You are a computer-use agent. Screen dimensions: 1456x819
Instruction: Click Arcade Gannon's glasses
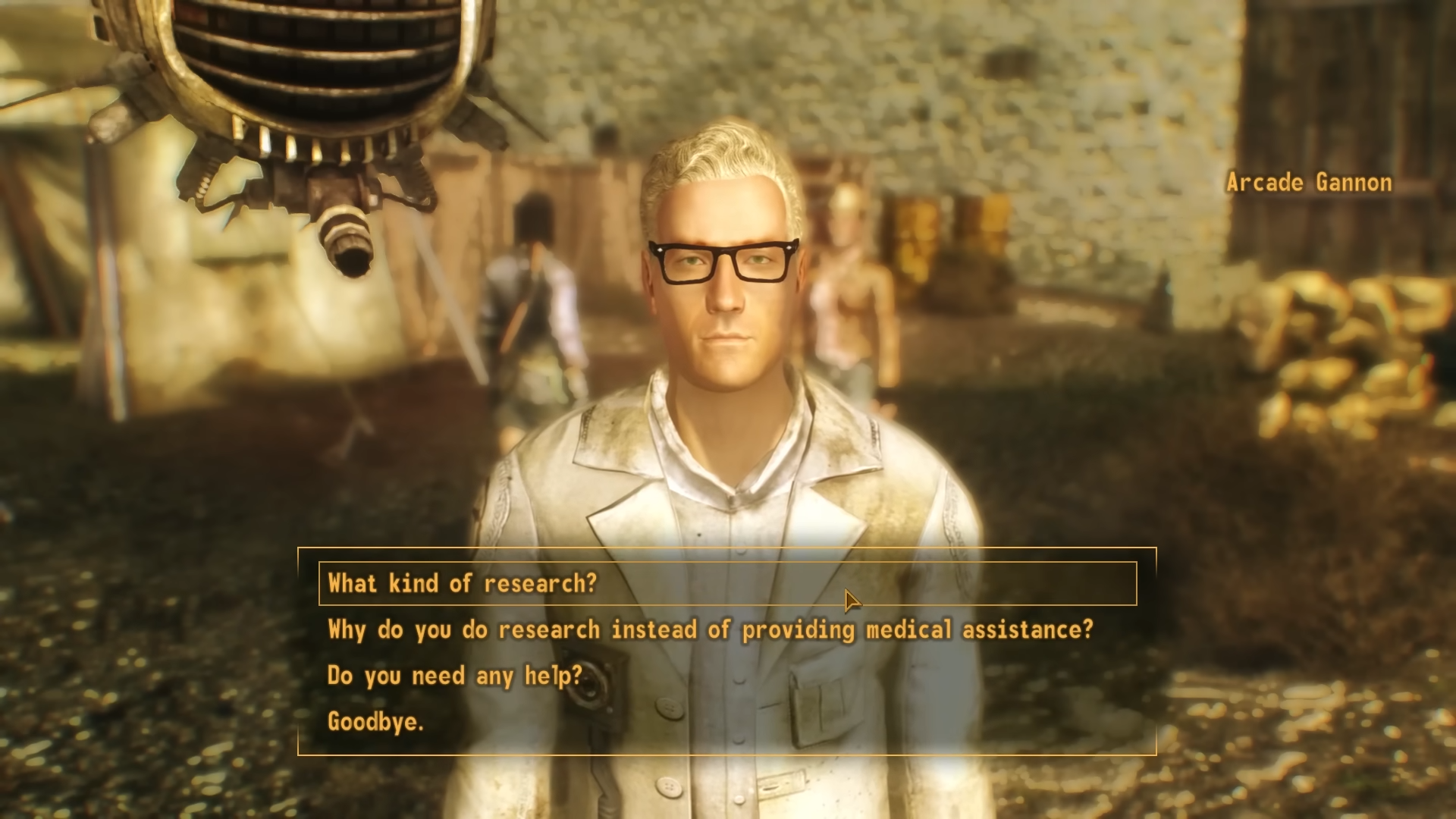(x=721, y=262)
